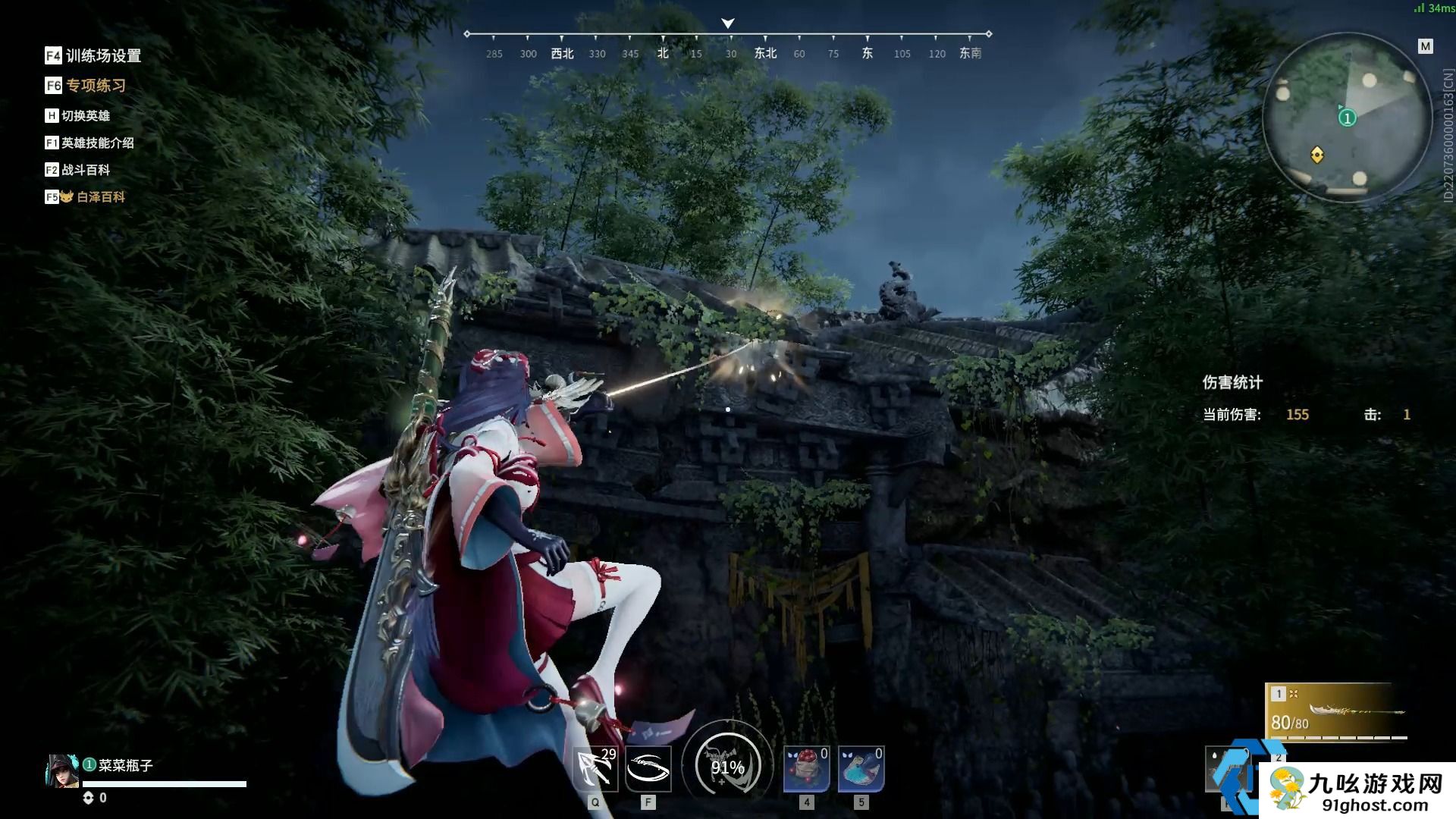Screen dimensions: 1456x819
Task: Use the red herb pouch item in slot 4
Action: (806, 767)
